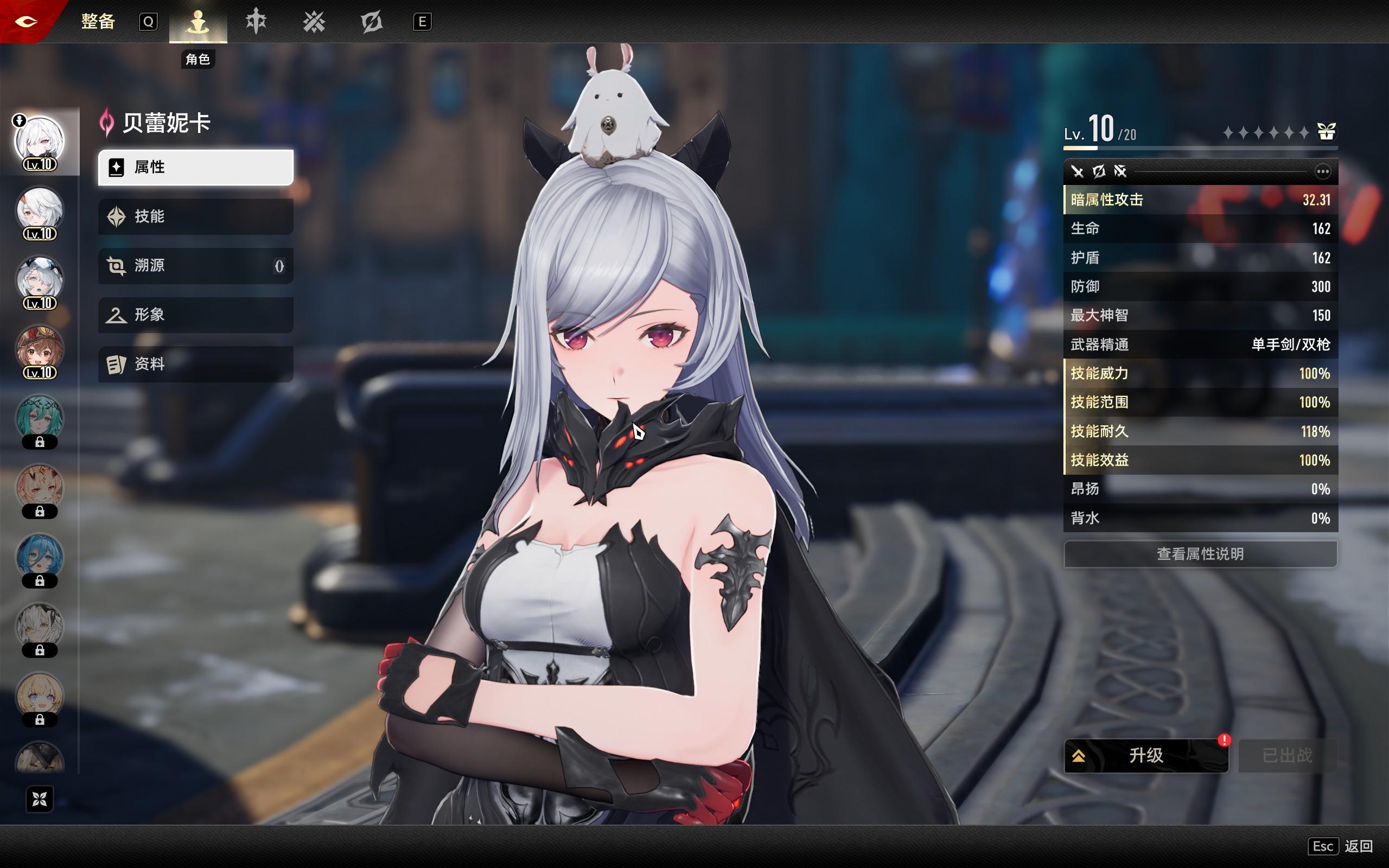Click the gift plant icon beside the stars
The image size is (1389, 868).
pyautogui.click(x=1327, y=132)
